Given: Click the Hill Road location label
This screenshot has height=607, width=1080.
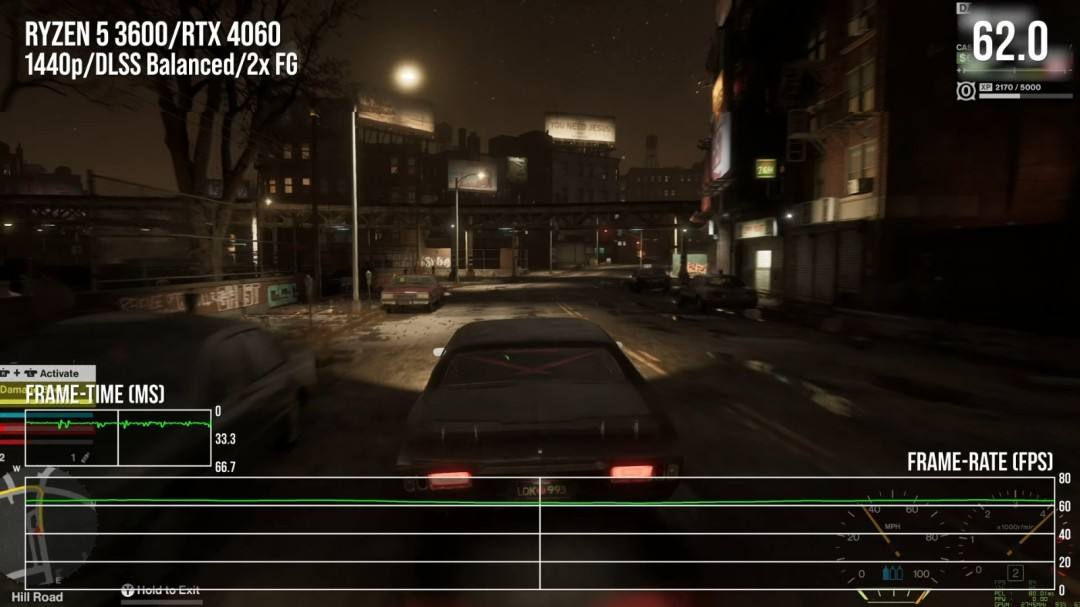Looking at the screenshot, I should (37, 597).
